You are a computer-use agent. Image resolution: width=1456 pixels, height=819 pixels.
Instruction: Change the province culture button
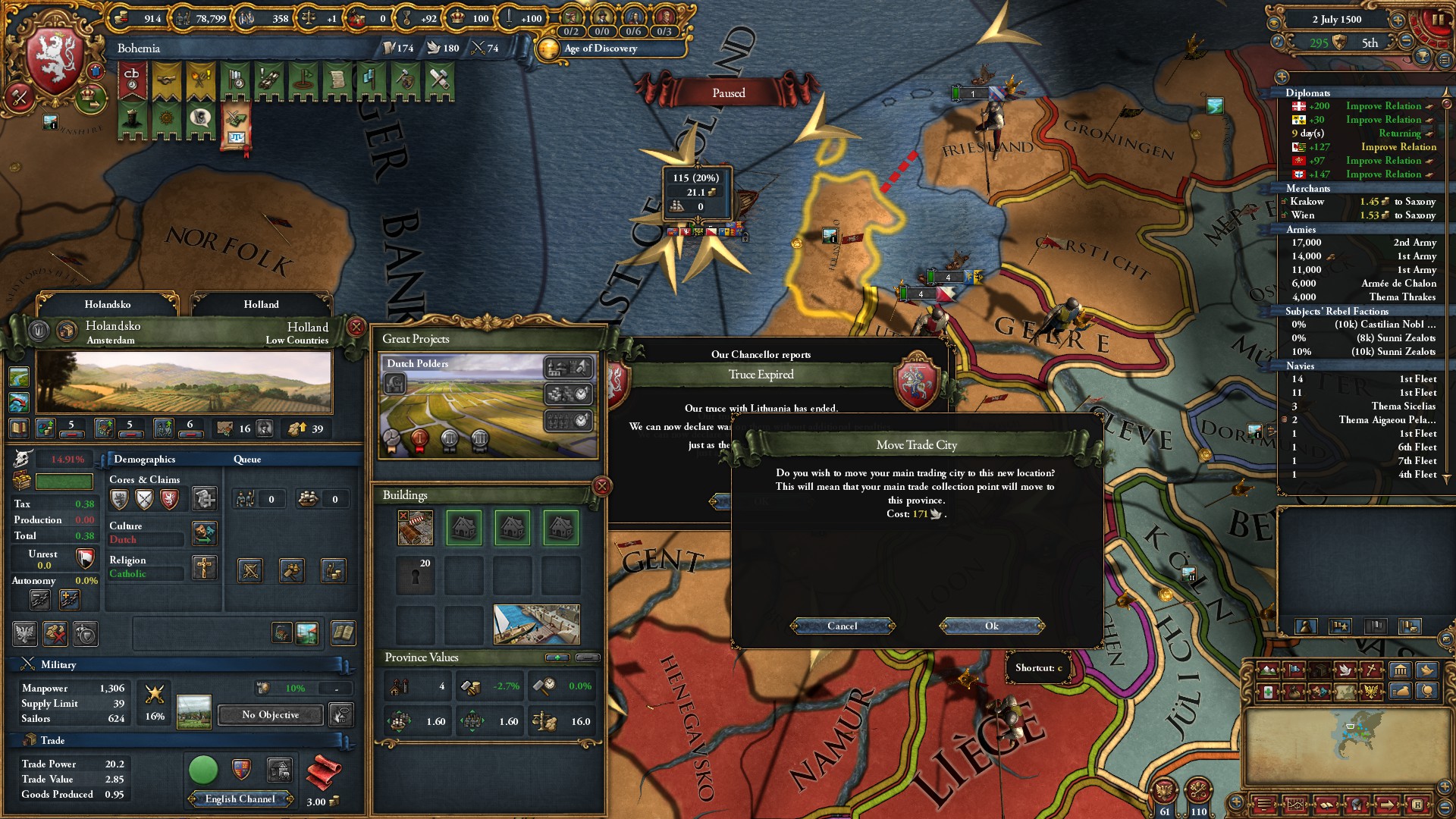point(205,532)
